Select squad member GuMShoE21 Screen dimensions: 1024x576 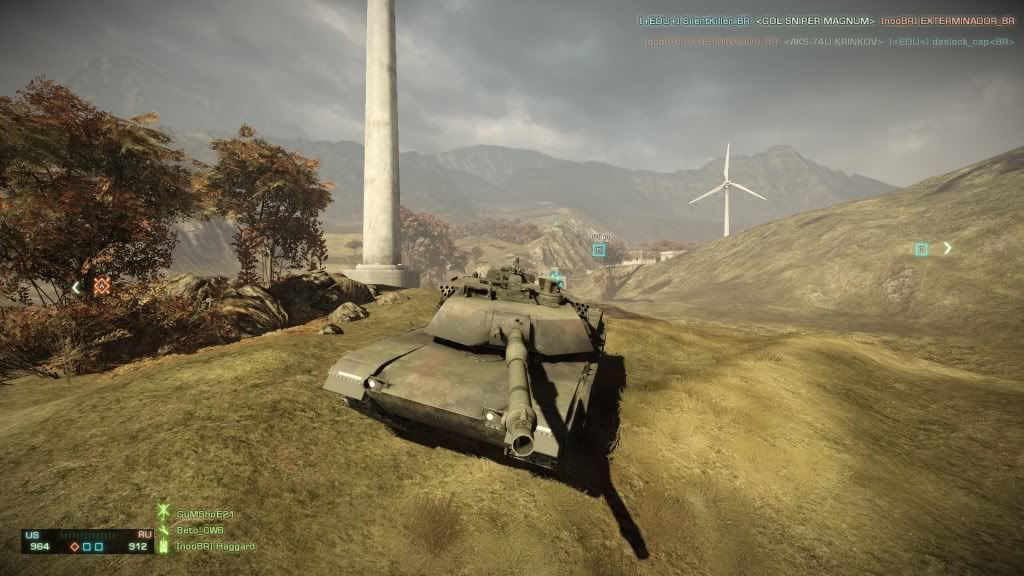click(201, 512)
